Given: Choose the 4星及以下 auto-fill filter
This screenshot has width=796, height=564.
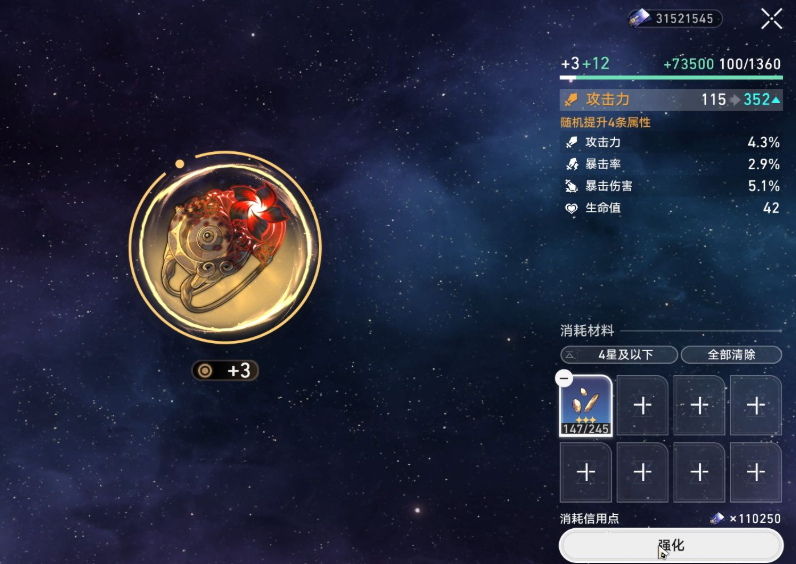Looking at the screenshot, I should [619, 355].
